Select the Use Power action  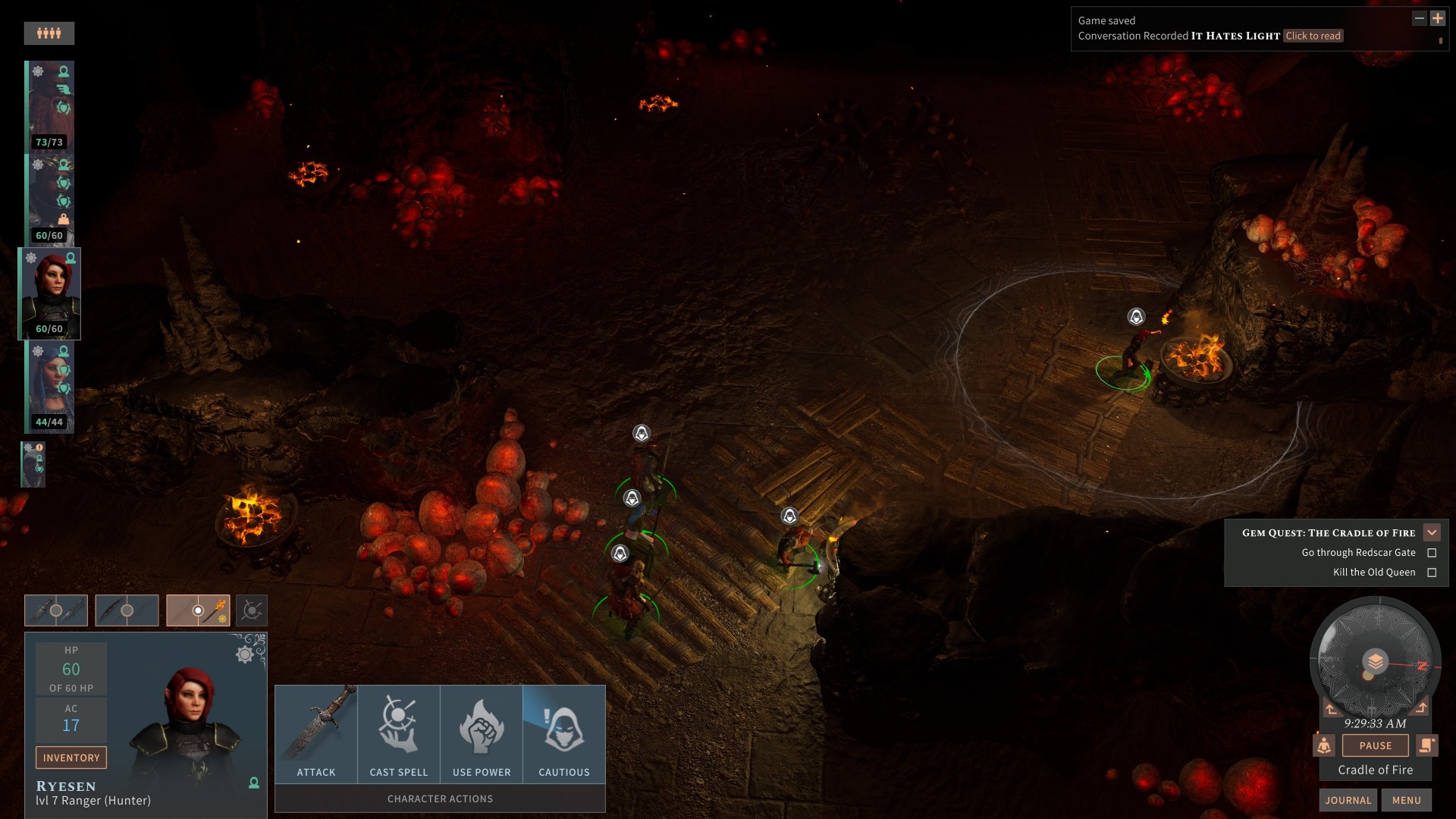(482, 733)
